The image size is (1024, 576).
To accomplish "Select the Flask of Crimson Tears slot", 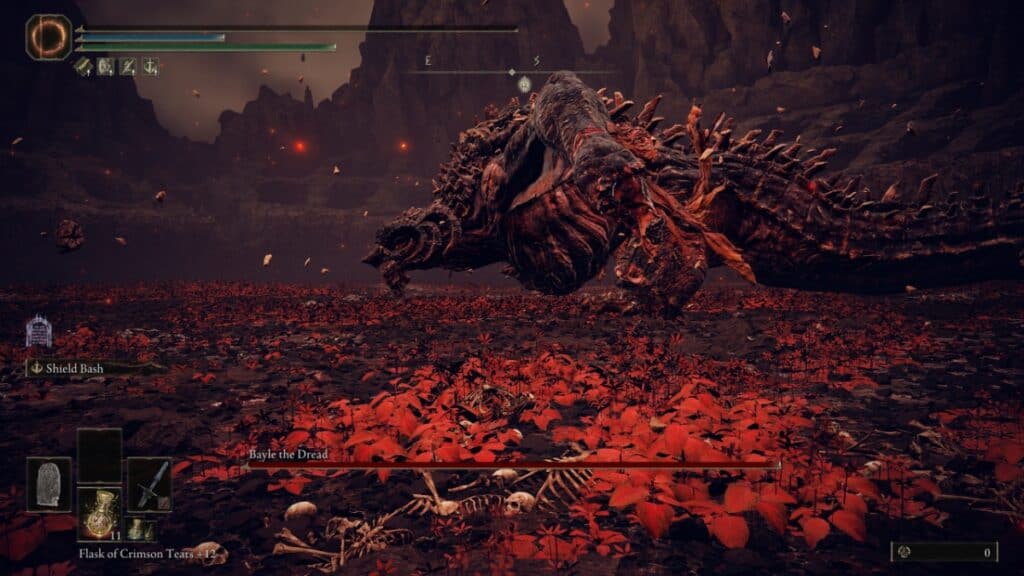I will (99, 512).
